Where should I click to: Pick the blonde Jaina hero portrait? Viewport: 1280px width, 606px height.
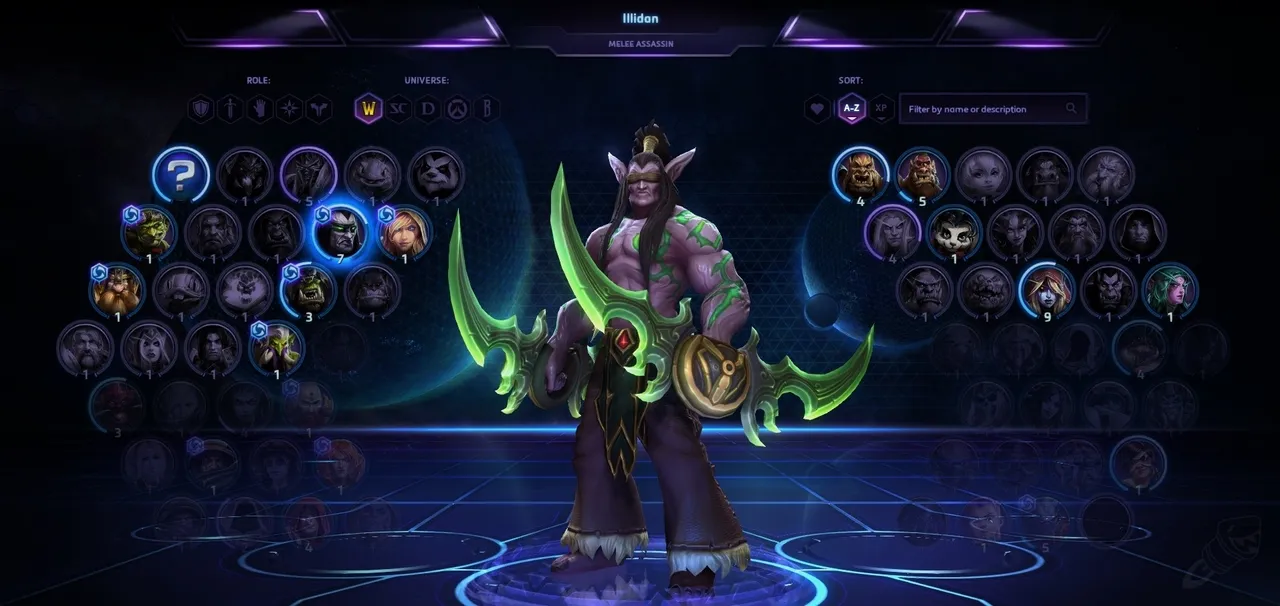click(404, 232)
